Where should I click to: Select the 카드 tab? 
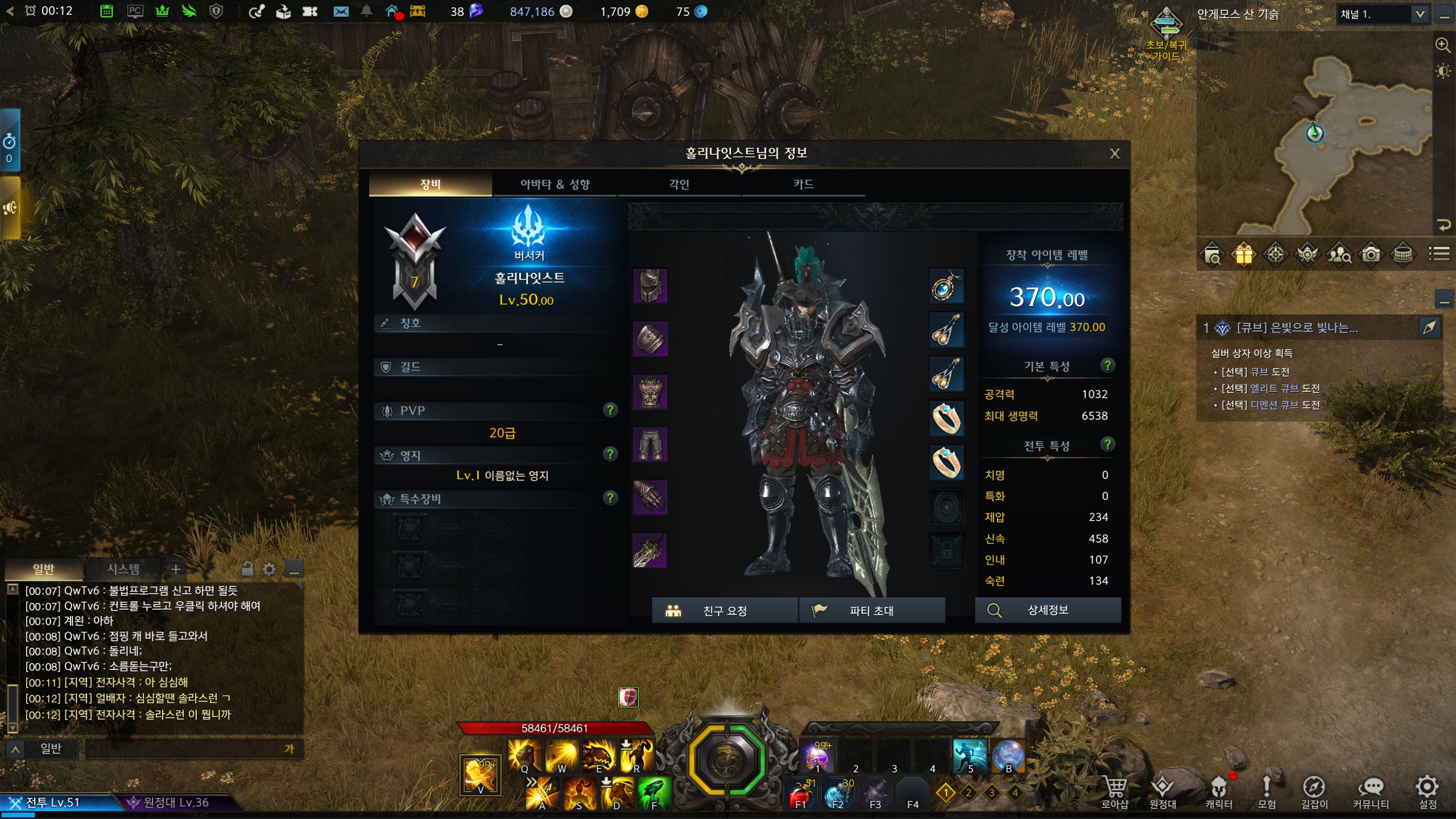pyautogui.click(x=803, y=184)
